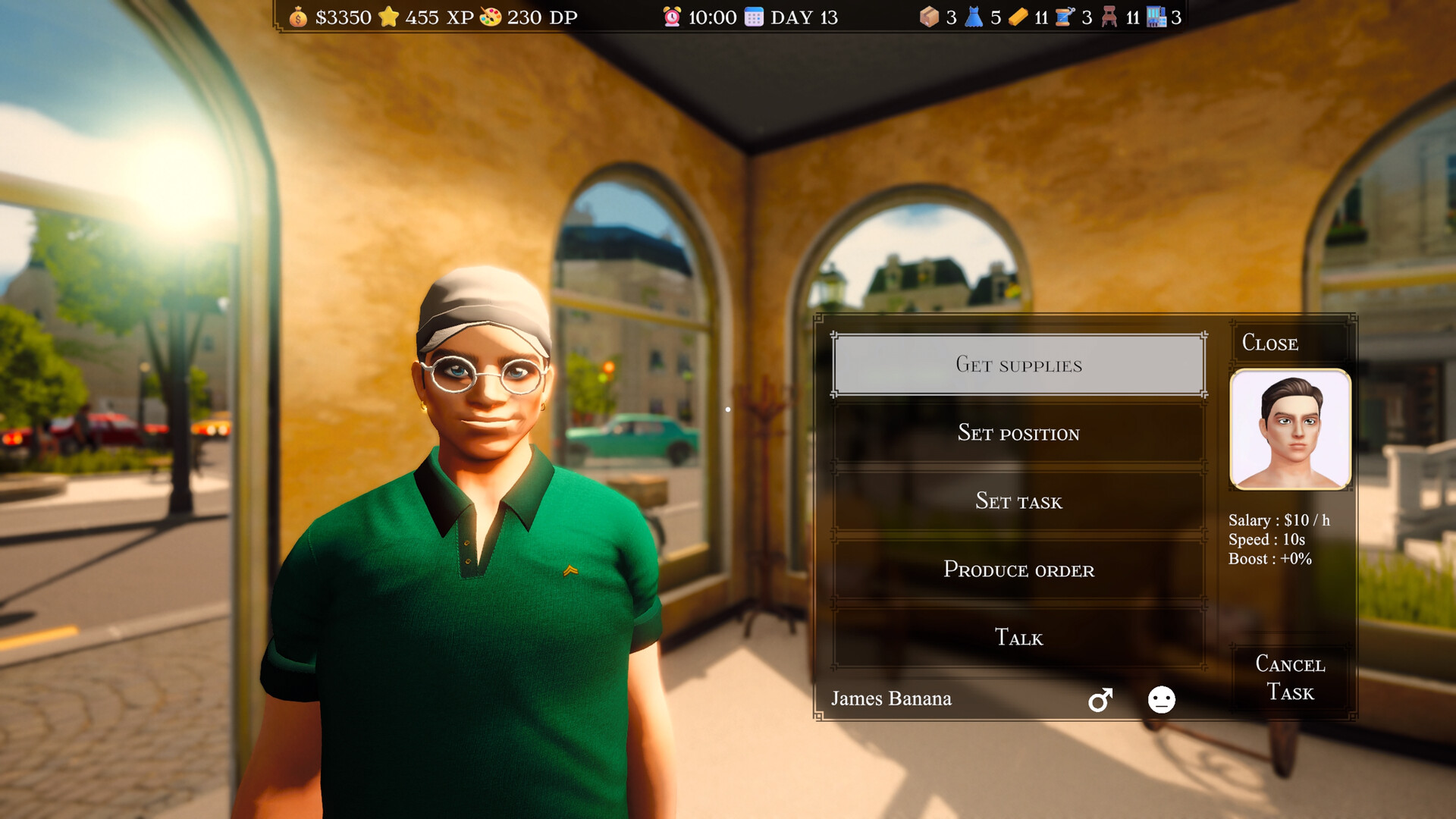Click the alarm clock showing 10:00
This screenshot has width=1456, height=819.
[x=670, y=17]
